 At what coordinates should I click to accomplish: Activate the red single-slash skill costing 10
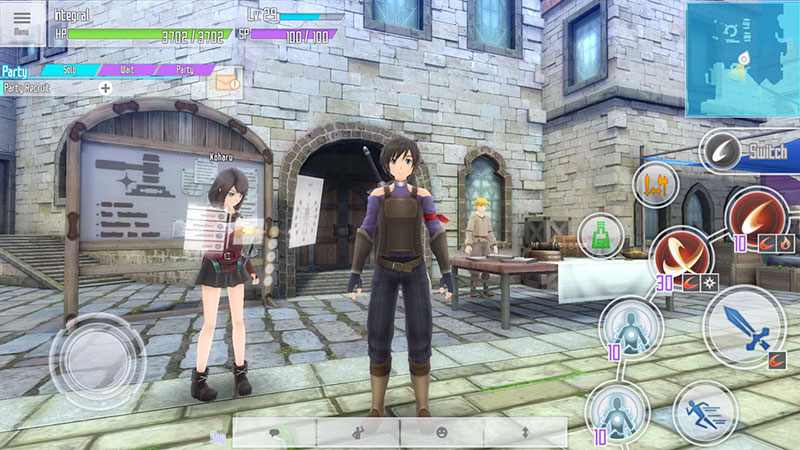tap(754, 215)
